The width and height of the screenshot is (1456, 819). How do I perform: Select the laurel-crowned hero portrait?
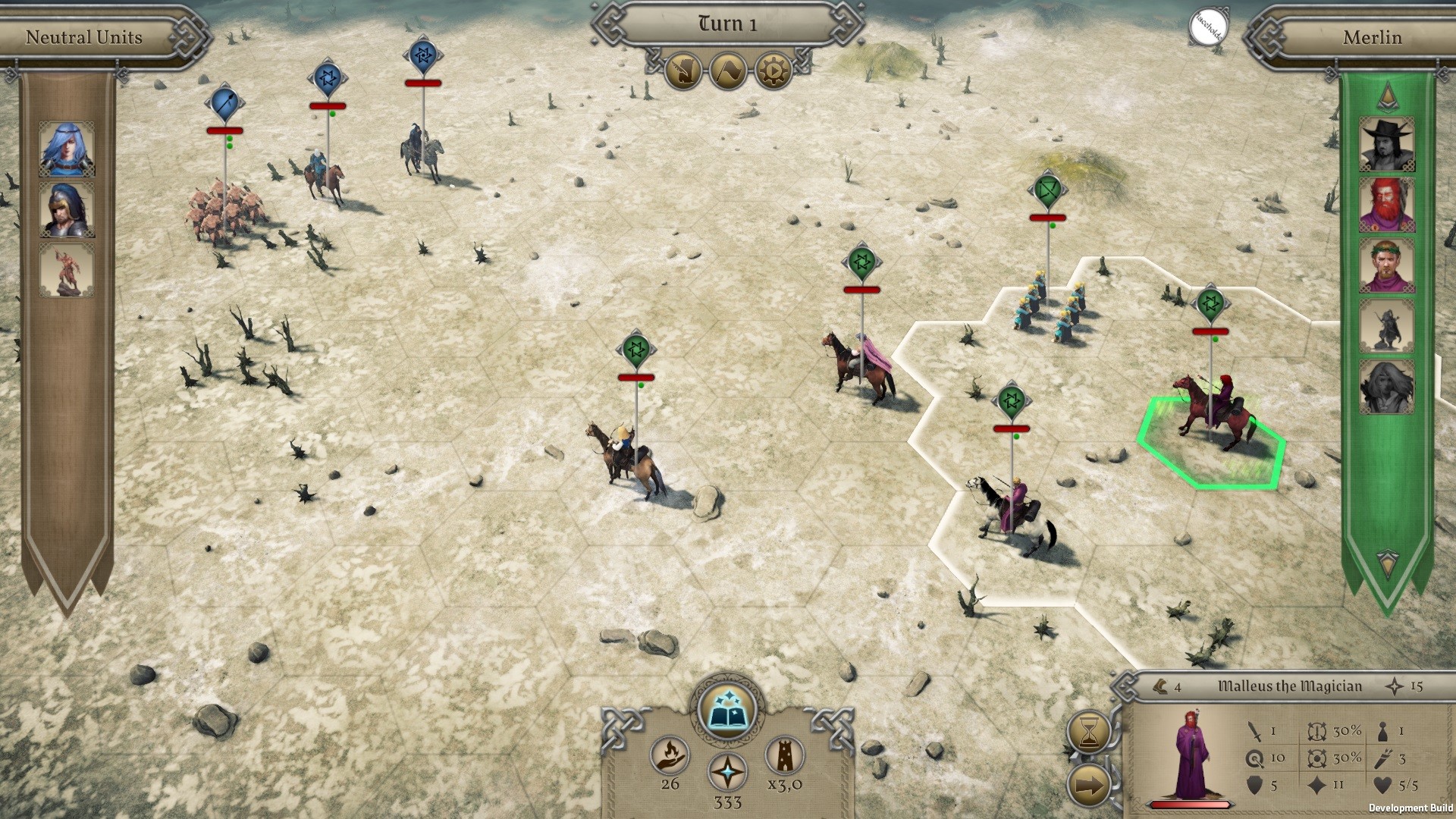pyautogui.click(x=1386, y=265)
